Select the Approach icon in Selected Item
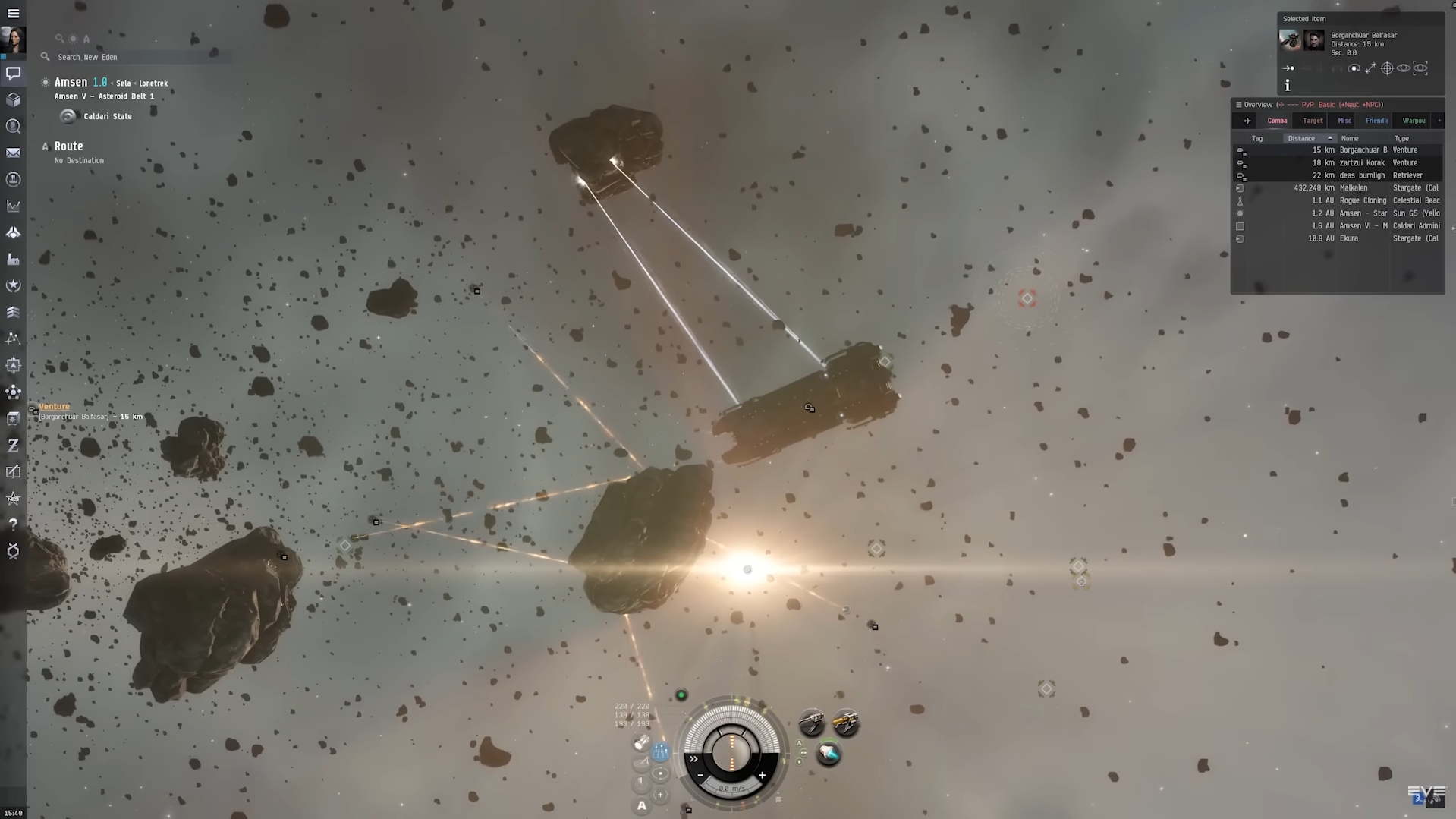1456x819 pixels. (1288, 68)
